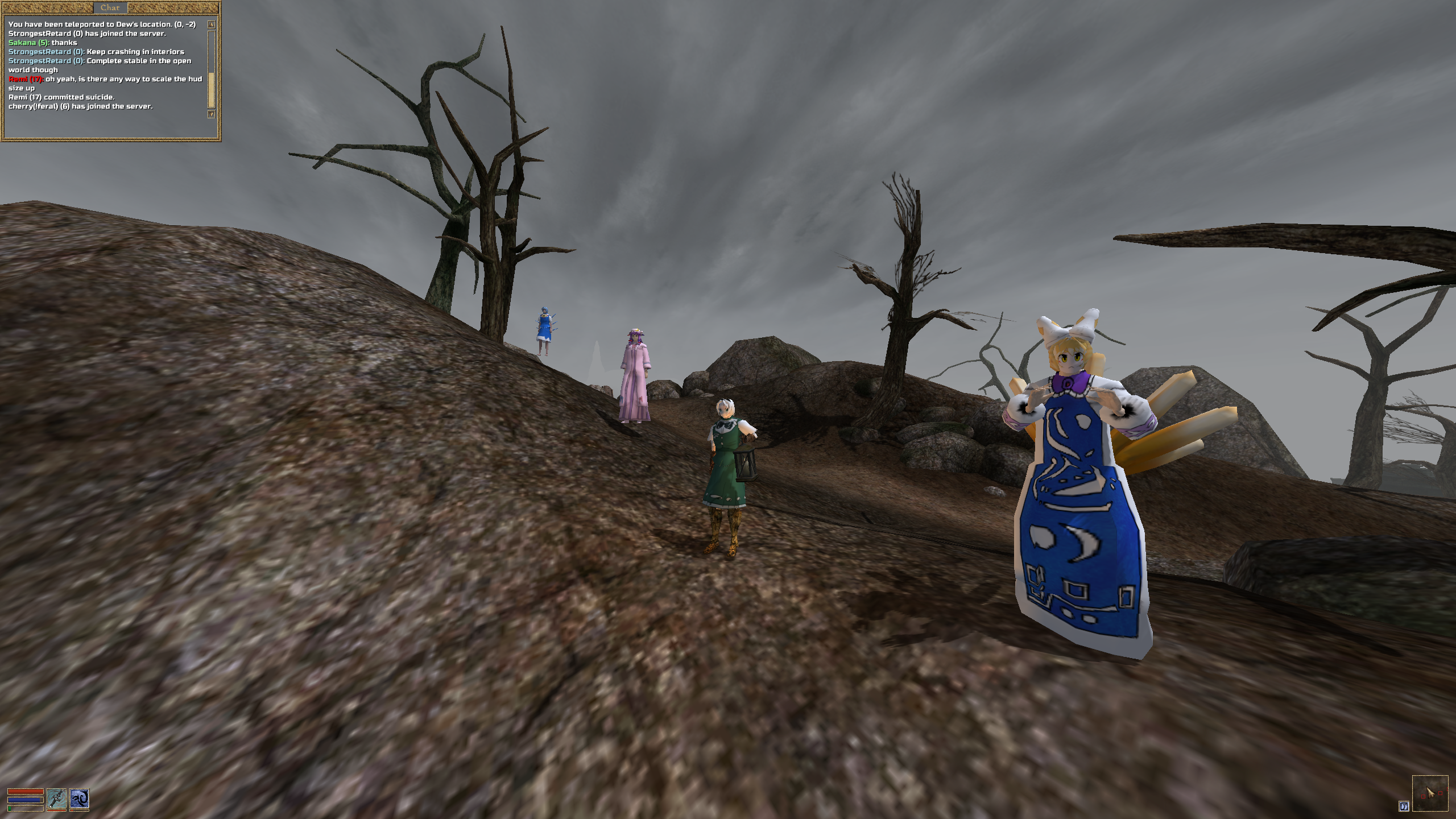The image size is (1456, 819).
Task: Click the chat scrollbar thumb
Action: point(211,90)
